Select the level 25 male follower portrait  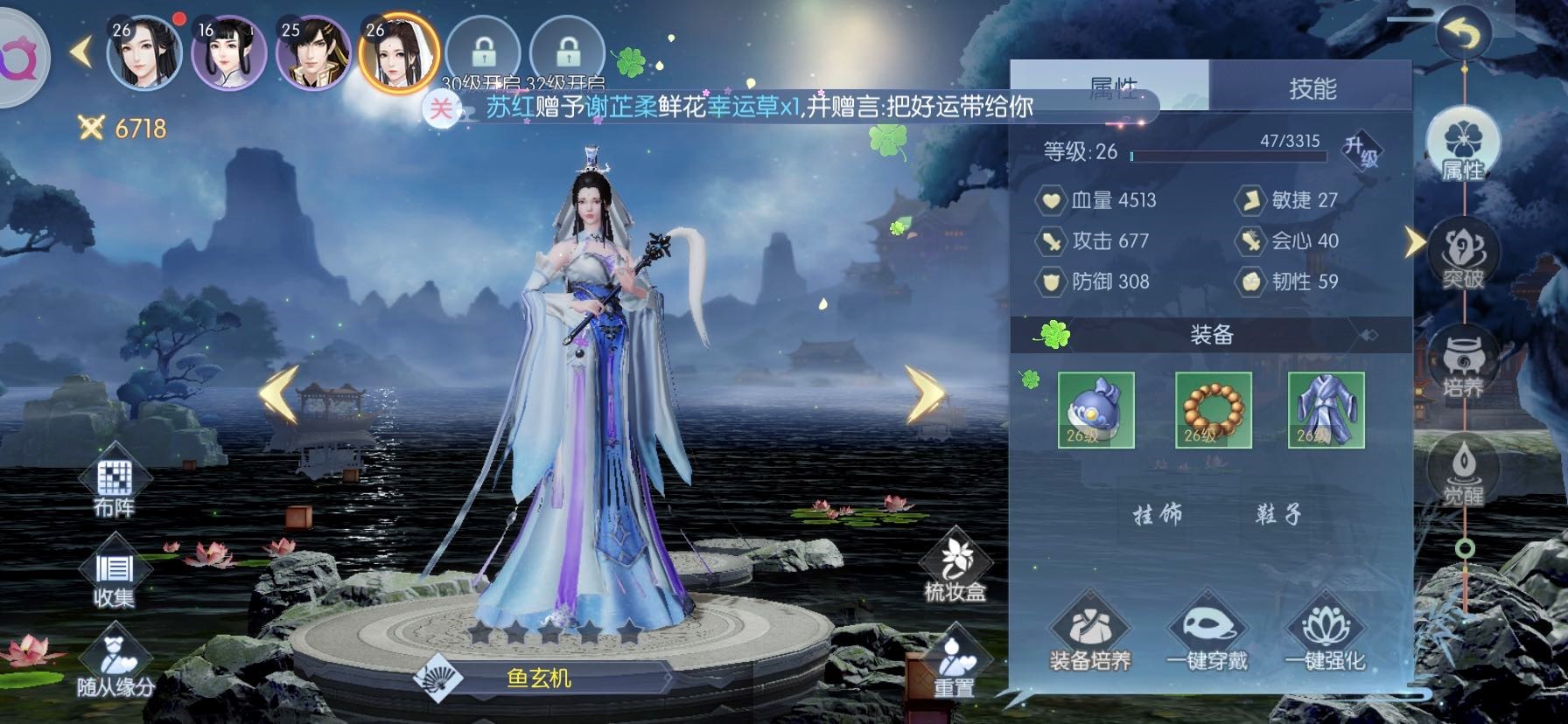(x=312, y=54)
